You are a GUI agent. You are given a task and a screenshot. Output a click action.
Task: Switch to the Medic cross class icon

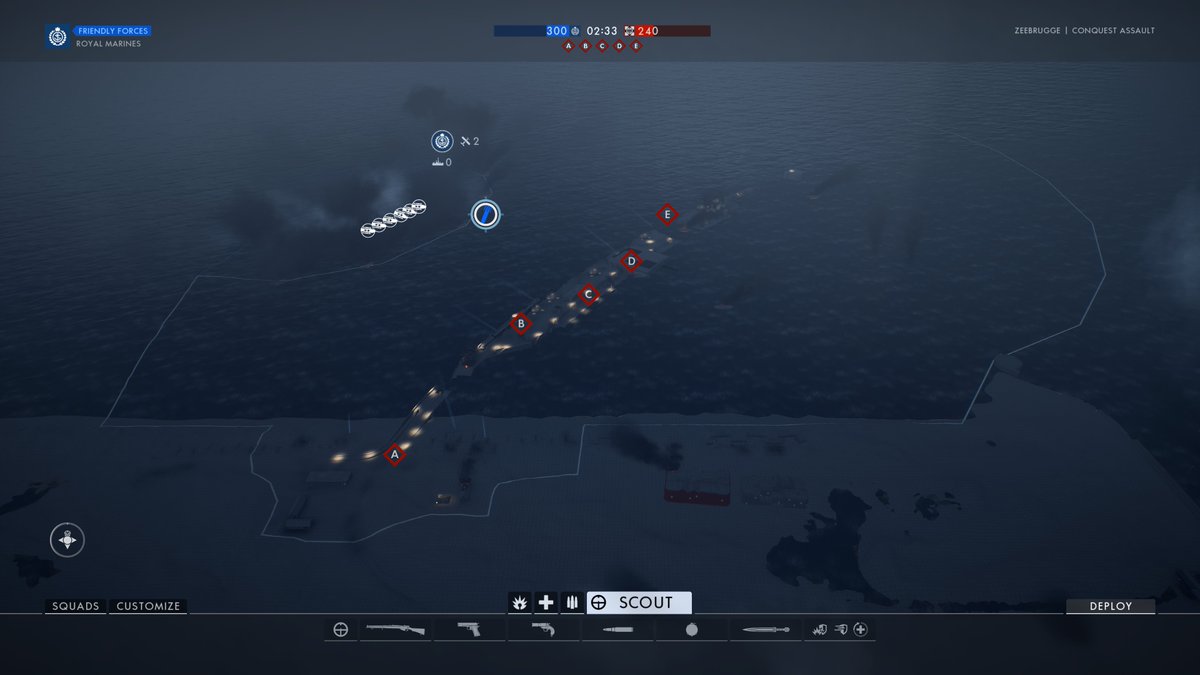546,602
